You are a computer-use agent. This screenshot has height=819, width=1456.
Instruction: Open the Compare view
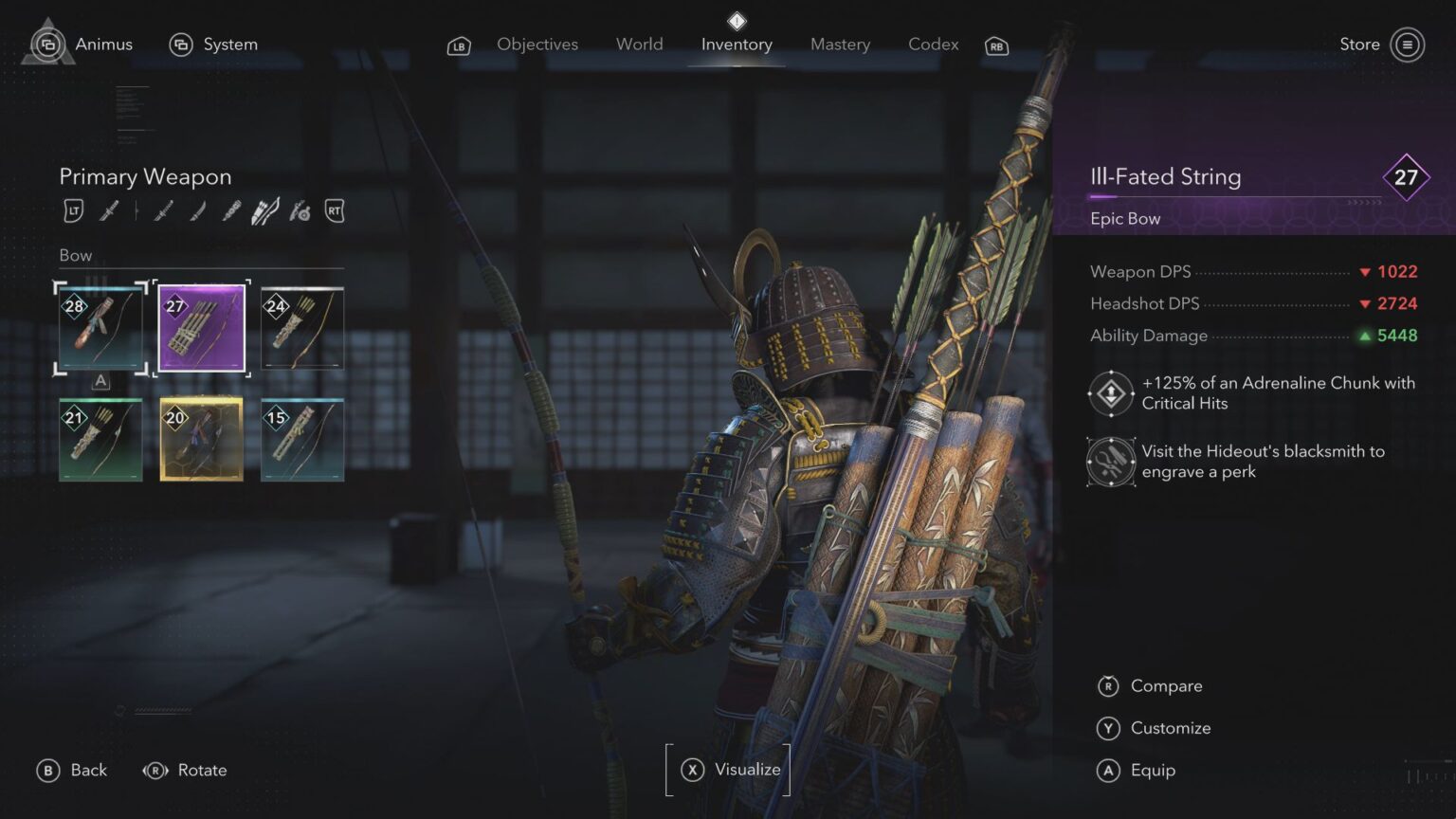tap(1165, 685)
